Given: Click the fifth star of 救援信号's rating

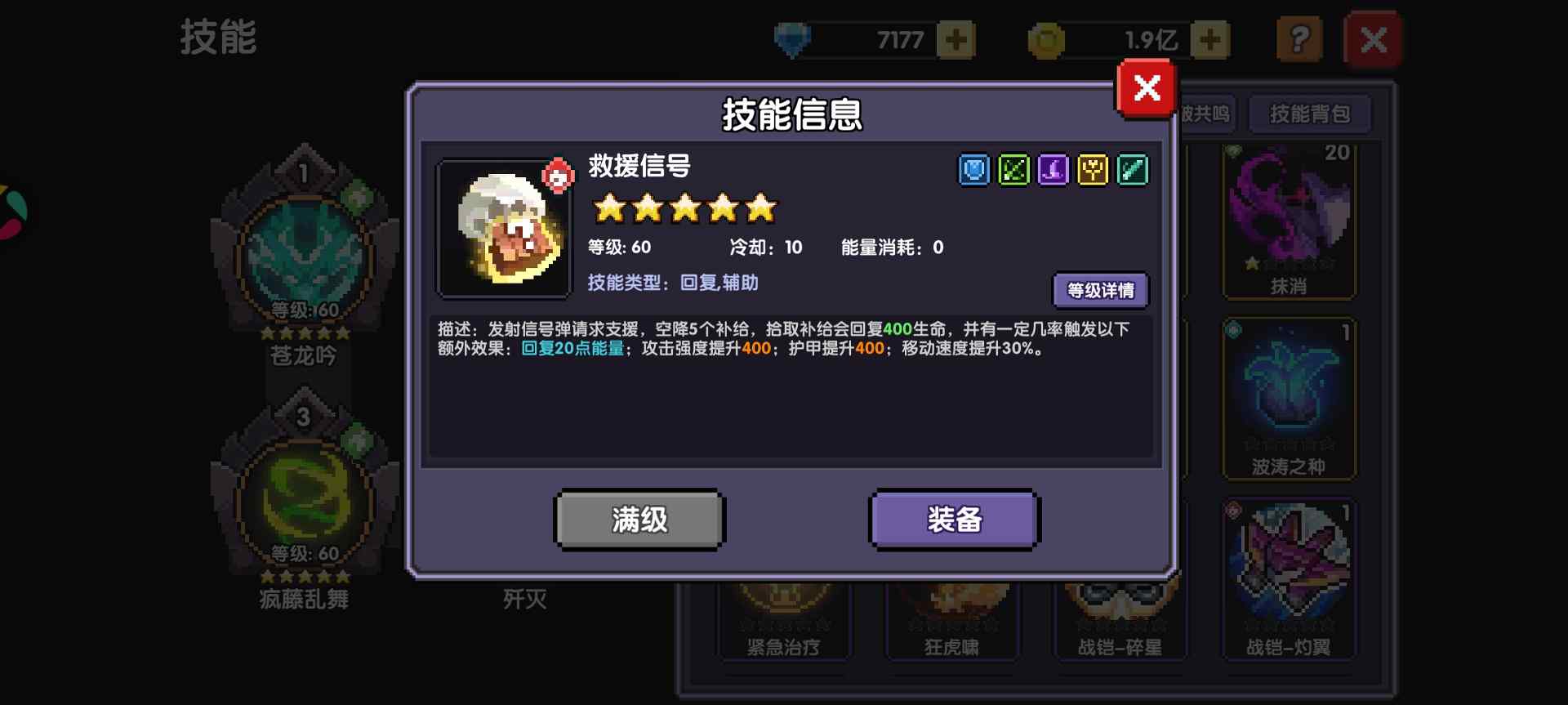Looking at the screenshot, I should (759, 209).
